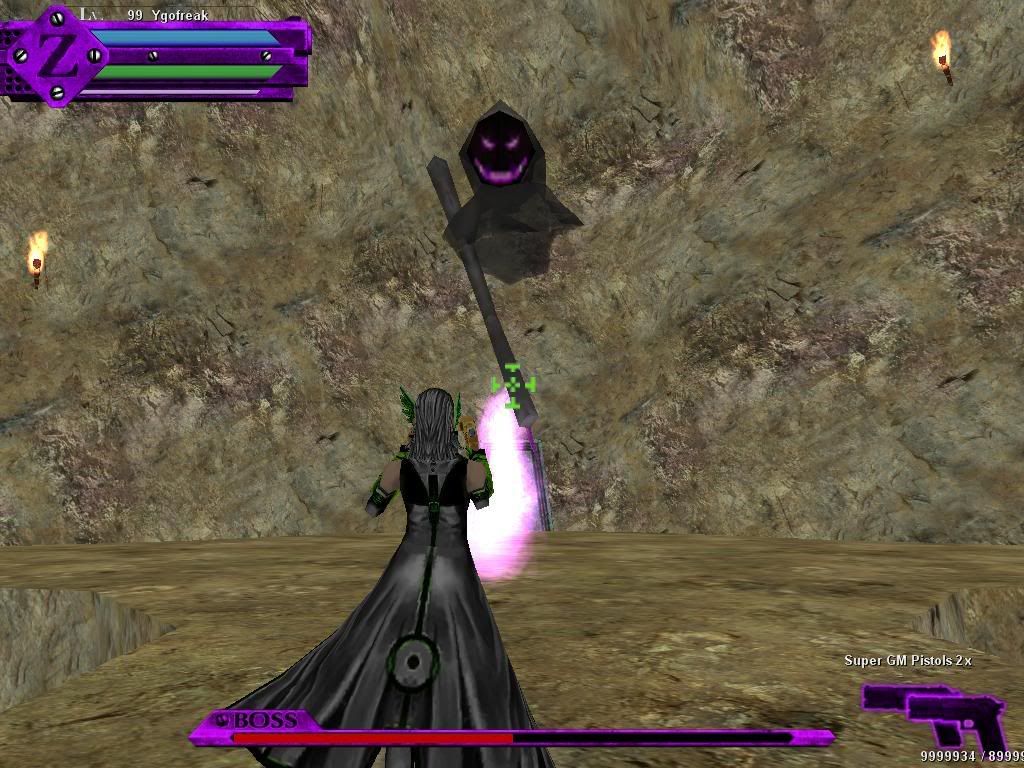
Task: Click the purple Z emblem icon
Action: 57,56
